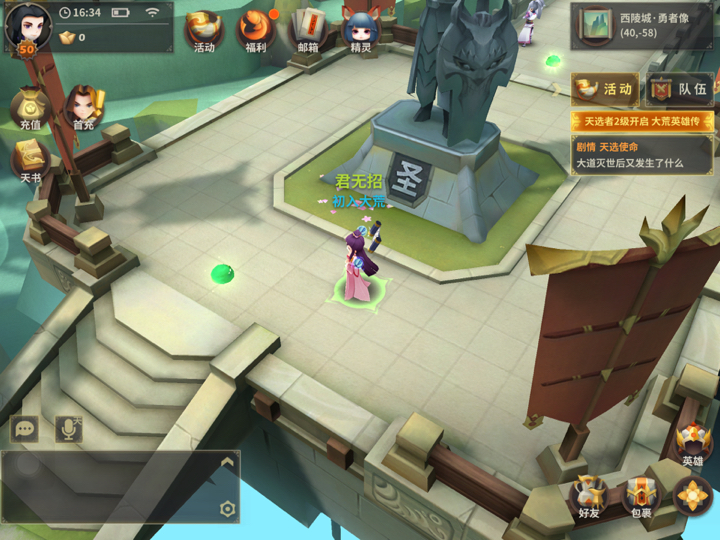Screen dimensions: 720x540
Task: Open the 首充 first-recharge offer
Action: [83, 109]
